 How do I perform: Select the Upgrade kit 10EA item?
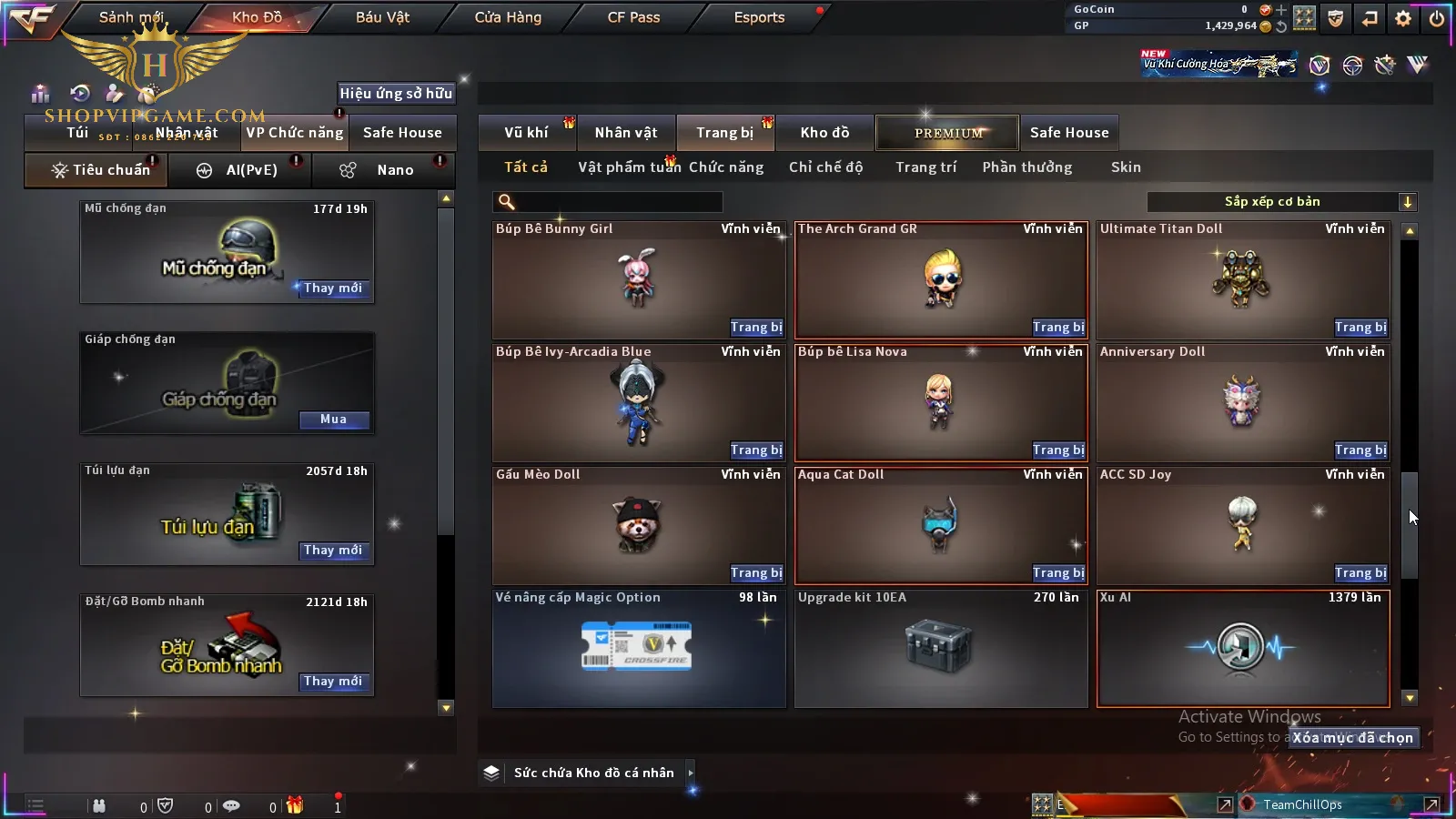[941, 648]
